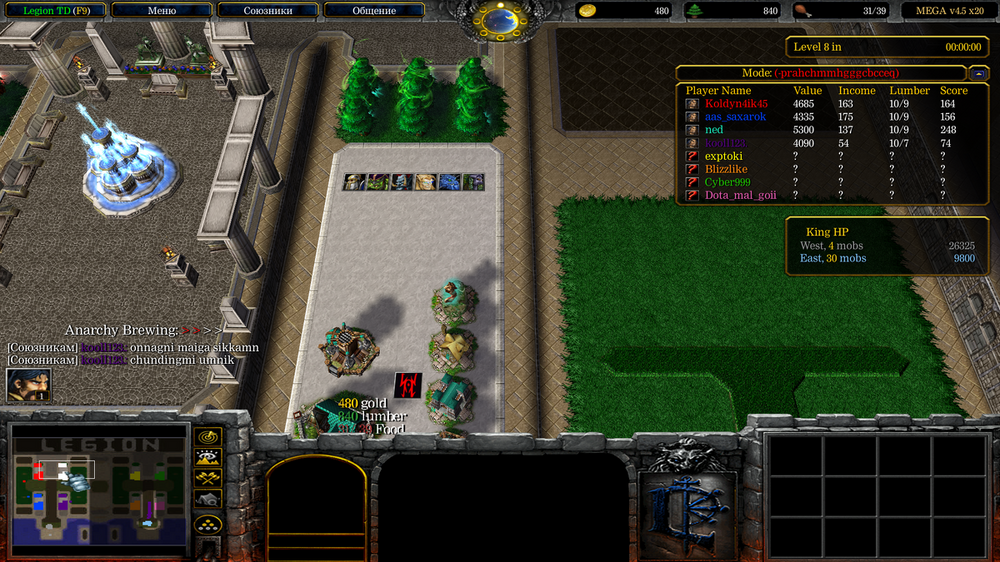Click the lumber tree resource icon
The width and height of the screenshot is (1000, 562).
coord(695,11)
